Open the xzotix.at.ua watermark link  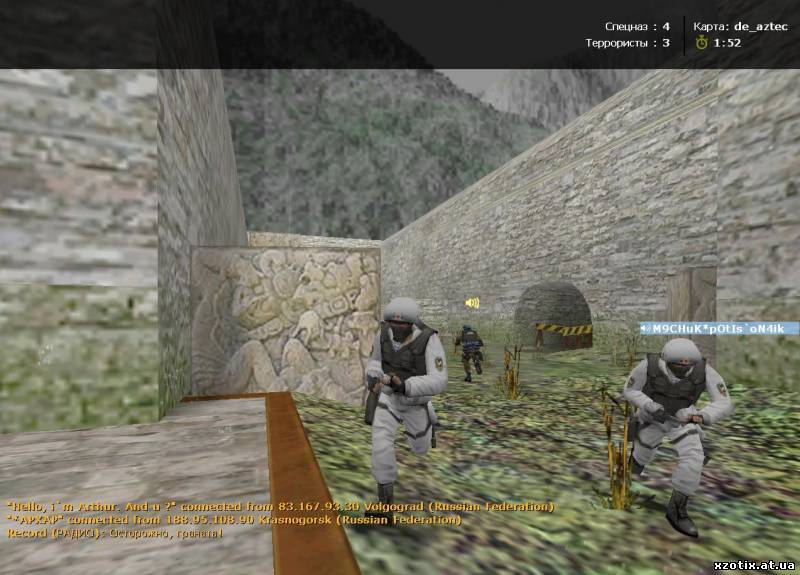[755, 565]
